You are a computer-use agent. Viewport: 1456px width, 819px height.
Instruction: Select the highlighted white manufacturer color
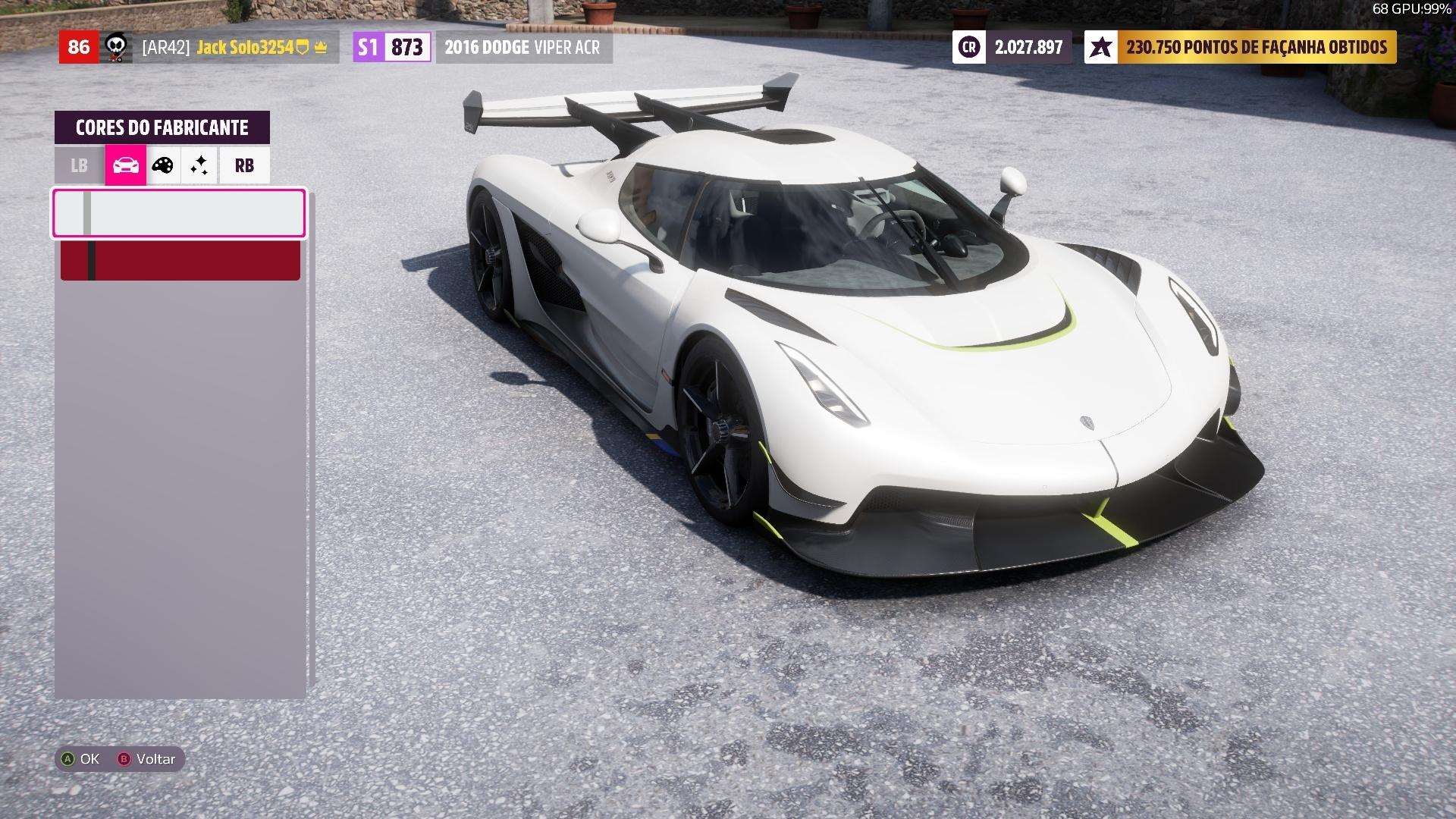pyautogui.click(x=178, y=213)
